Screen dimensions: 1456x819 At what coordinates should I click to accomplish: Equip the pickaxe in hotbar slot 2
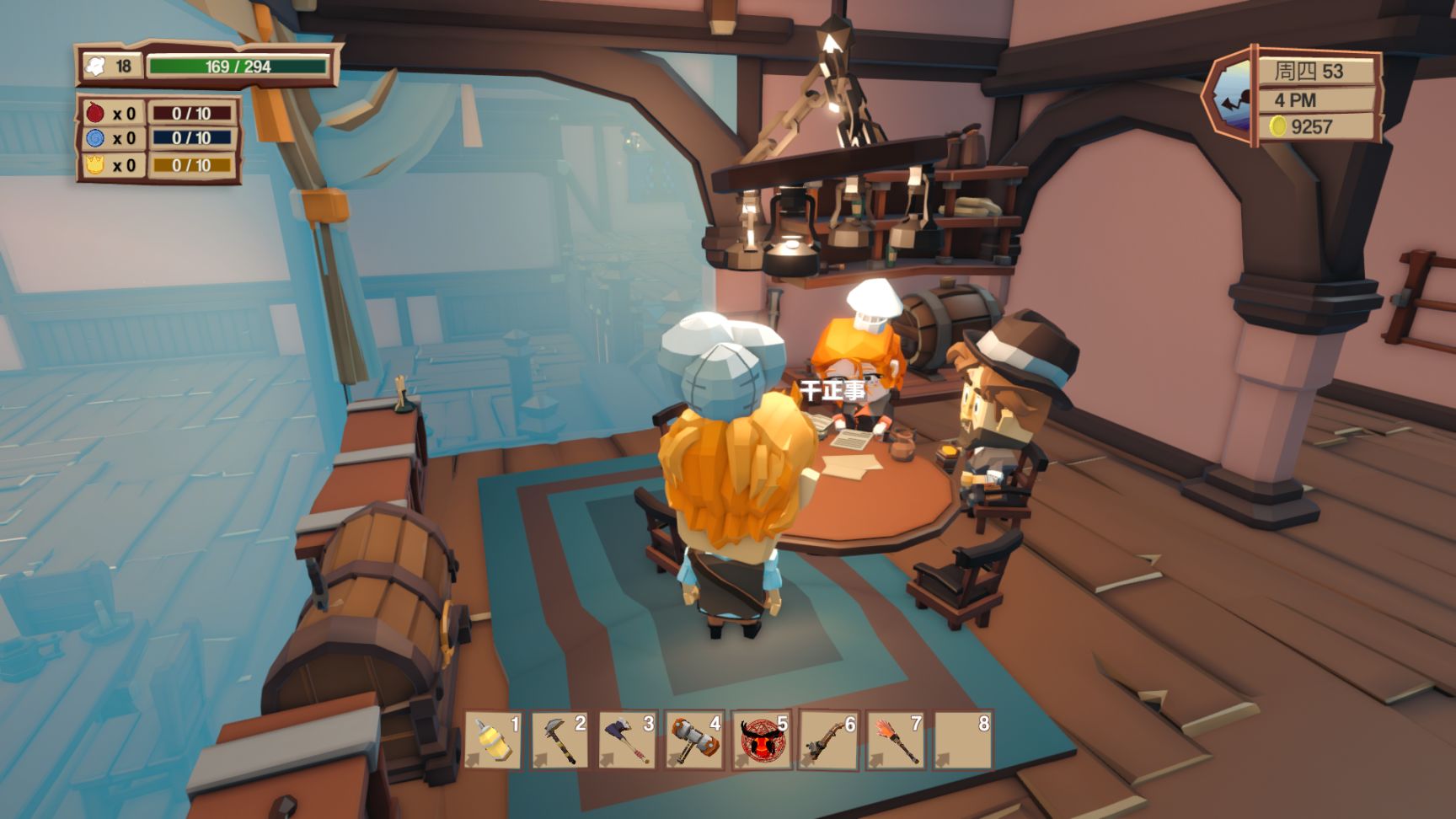click(559, 740)
